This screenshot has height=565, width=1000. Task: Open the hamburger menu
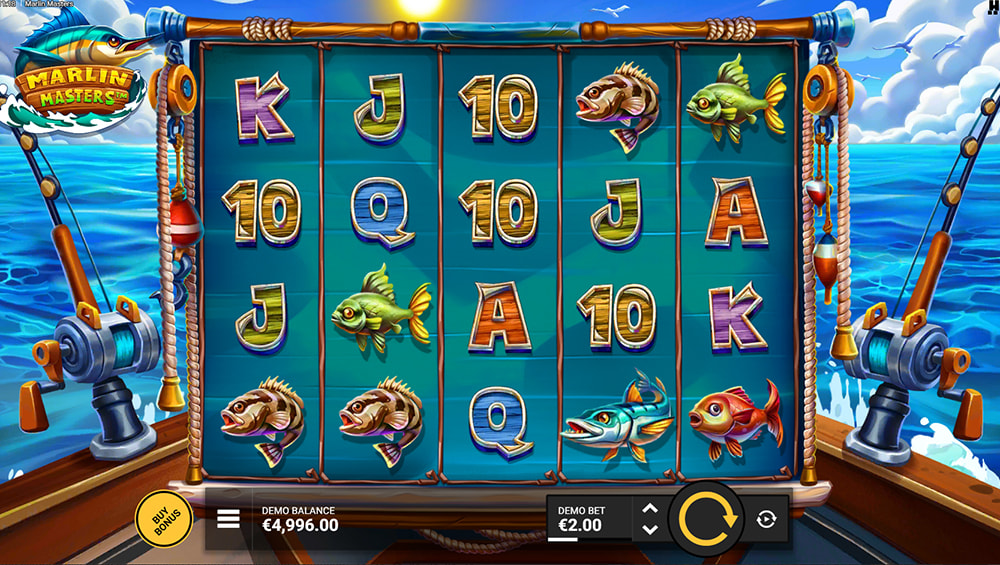click(228, 519)
